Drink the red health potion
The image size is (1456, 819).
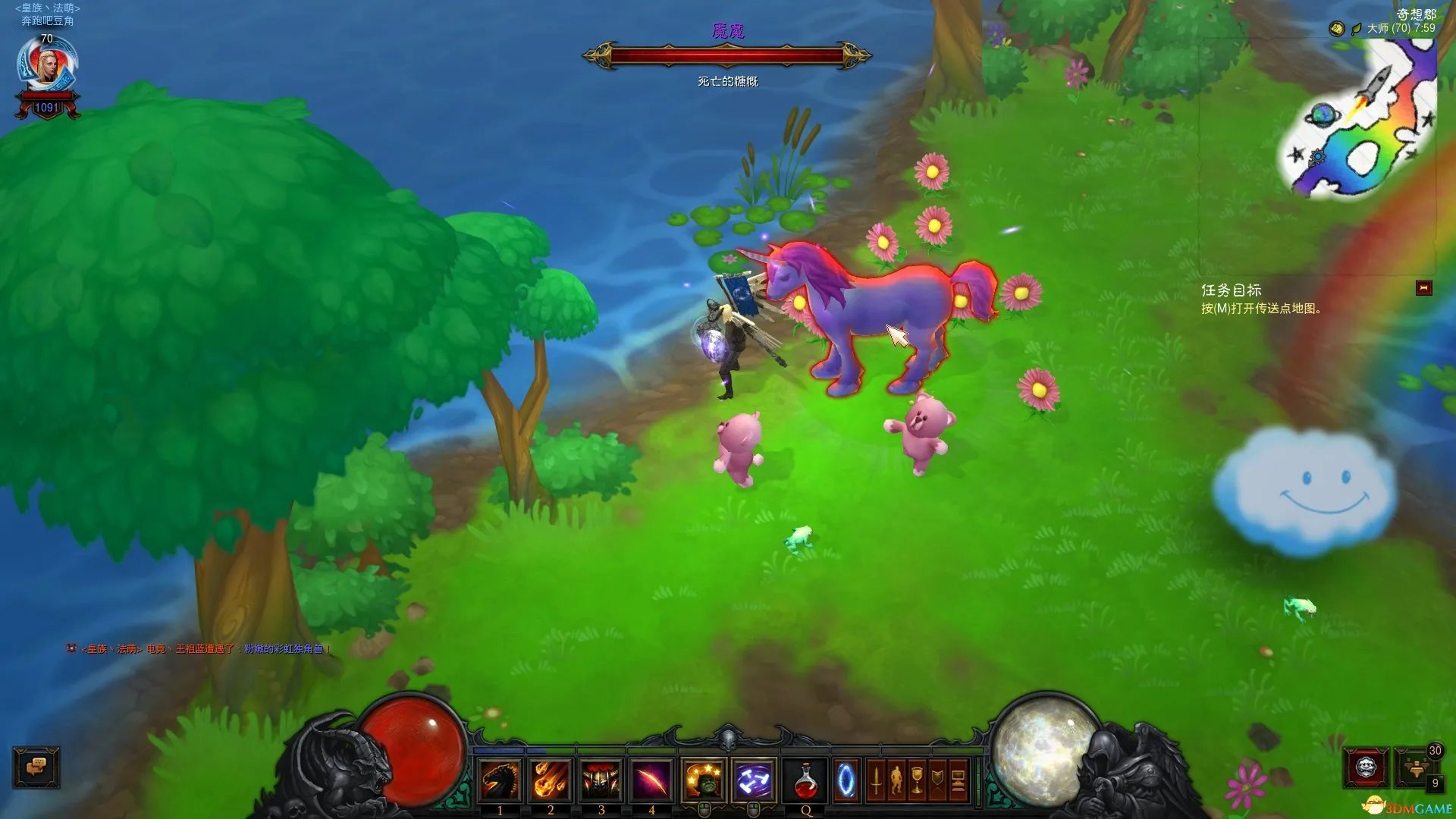[x=805, y=780]
